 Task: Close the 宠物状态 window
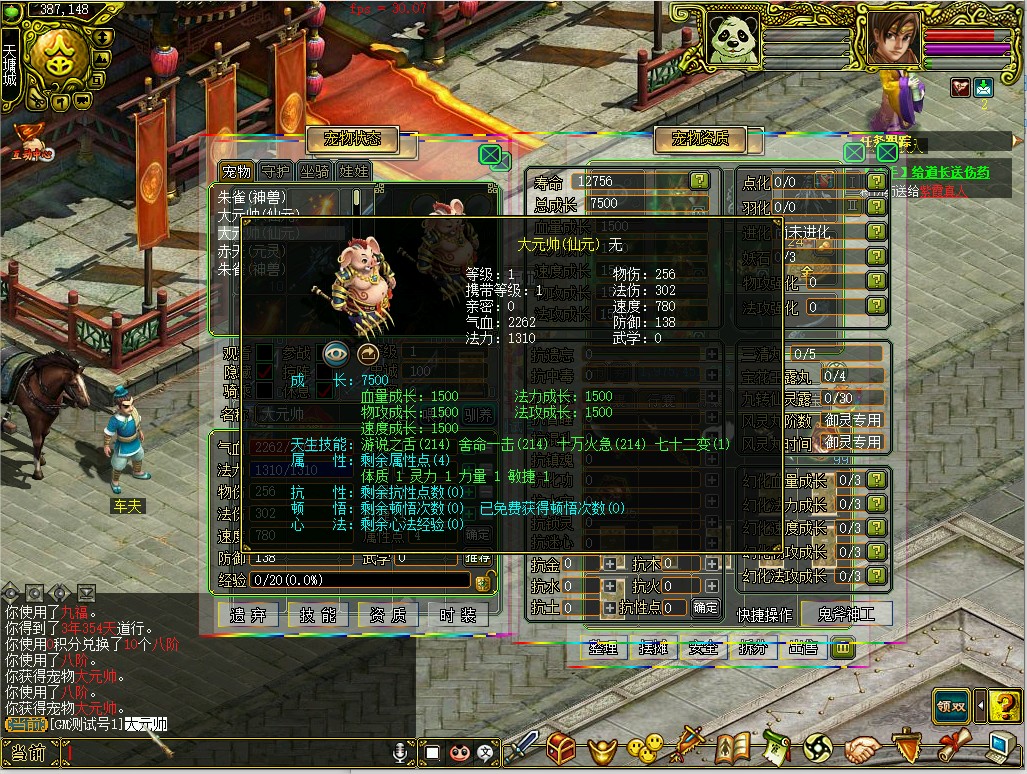click(x=490, y=154)
